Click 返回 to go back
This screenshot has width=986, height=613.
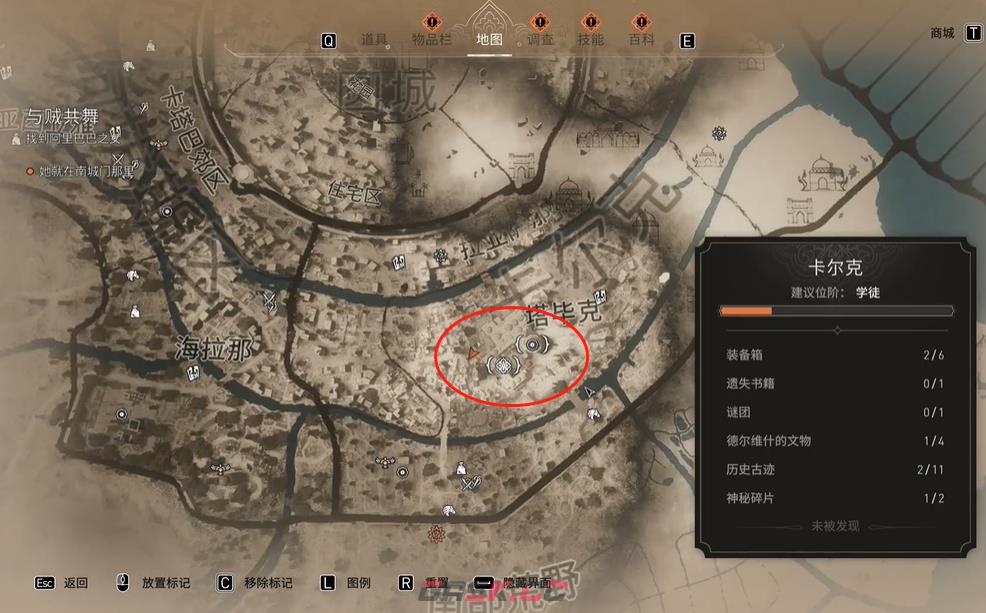[x=76, y=583]
